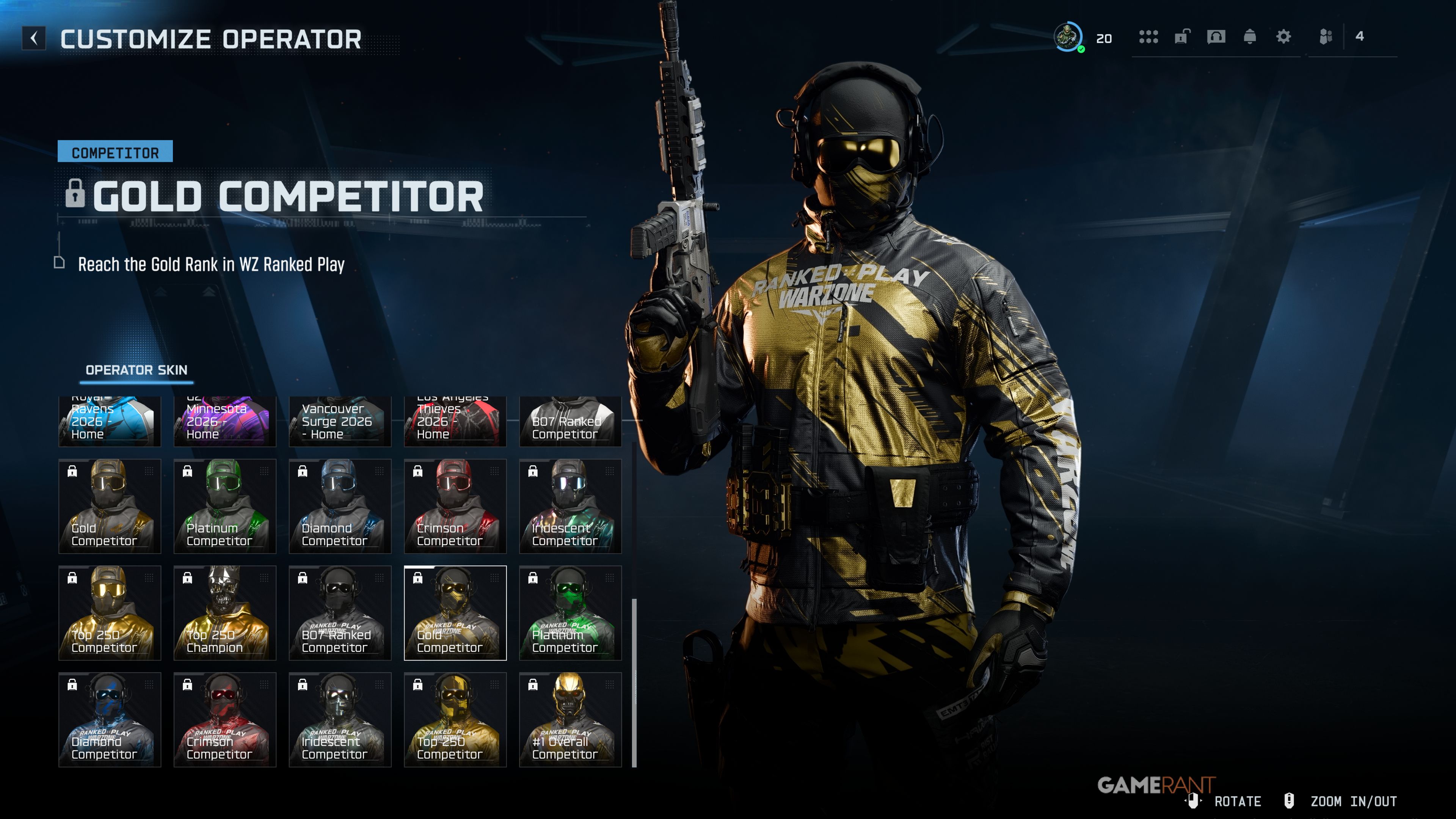This screenshot has height=819, width=1456.
Task: Open the party members icon
Action: pos(1326,37)
